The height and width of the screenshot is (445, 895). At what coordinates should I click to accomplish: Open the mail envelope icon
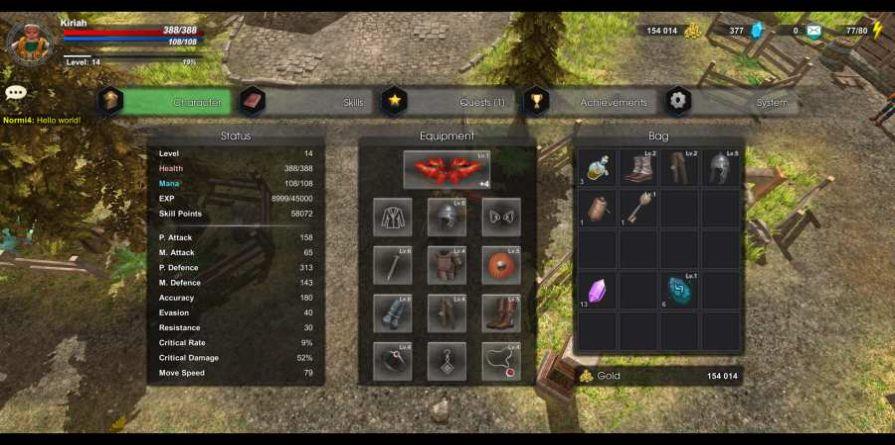tap(814, 31)
